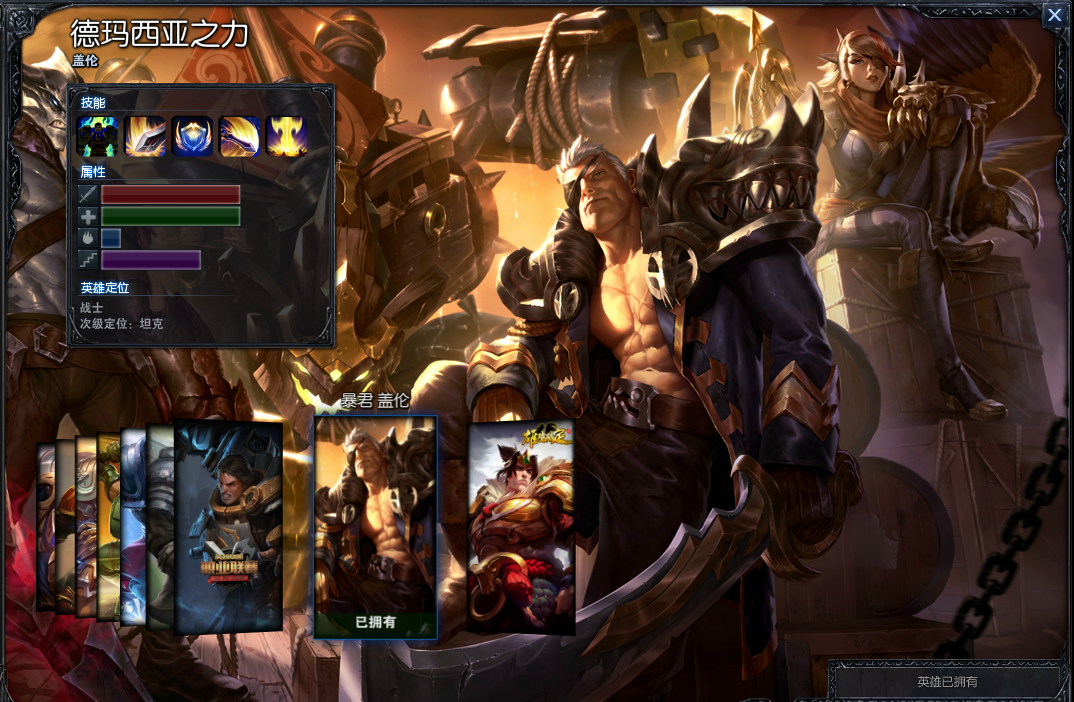Viewport: 1074px width, 702px height.
Task: Choose the spinning sword slash skill
Action: tap(240, 137)
